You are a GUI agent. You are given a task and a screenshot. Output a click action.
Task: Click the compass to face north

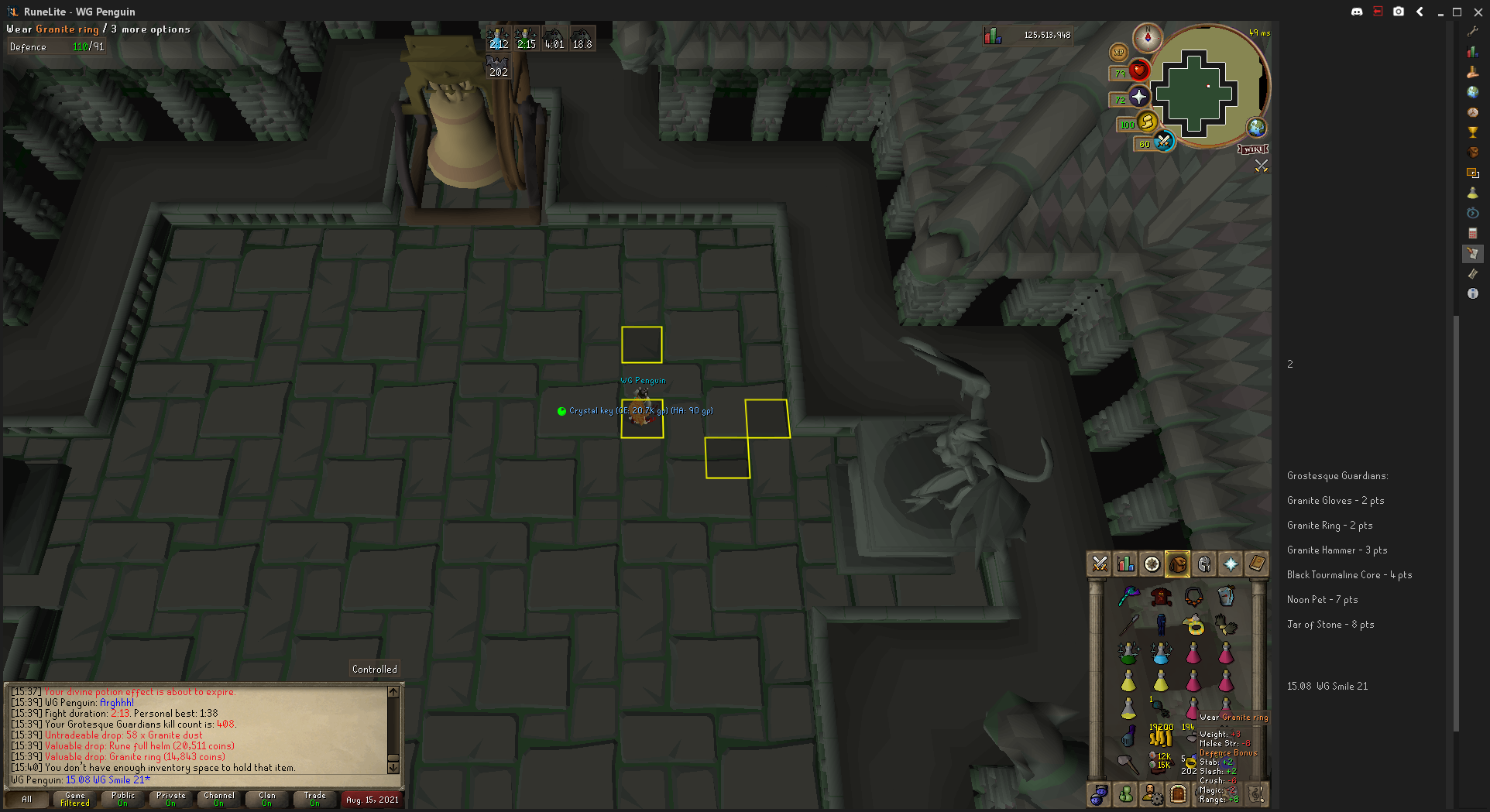coord(1147,37)
